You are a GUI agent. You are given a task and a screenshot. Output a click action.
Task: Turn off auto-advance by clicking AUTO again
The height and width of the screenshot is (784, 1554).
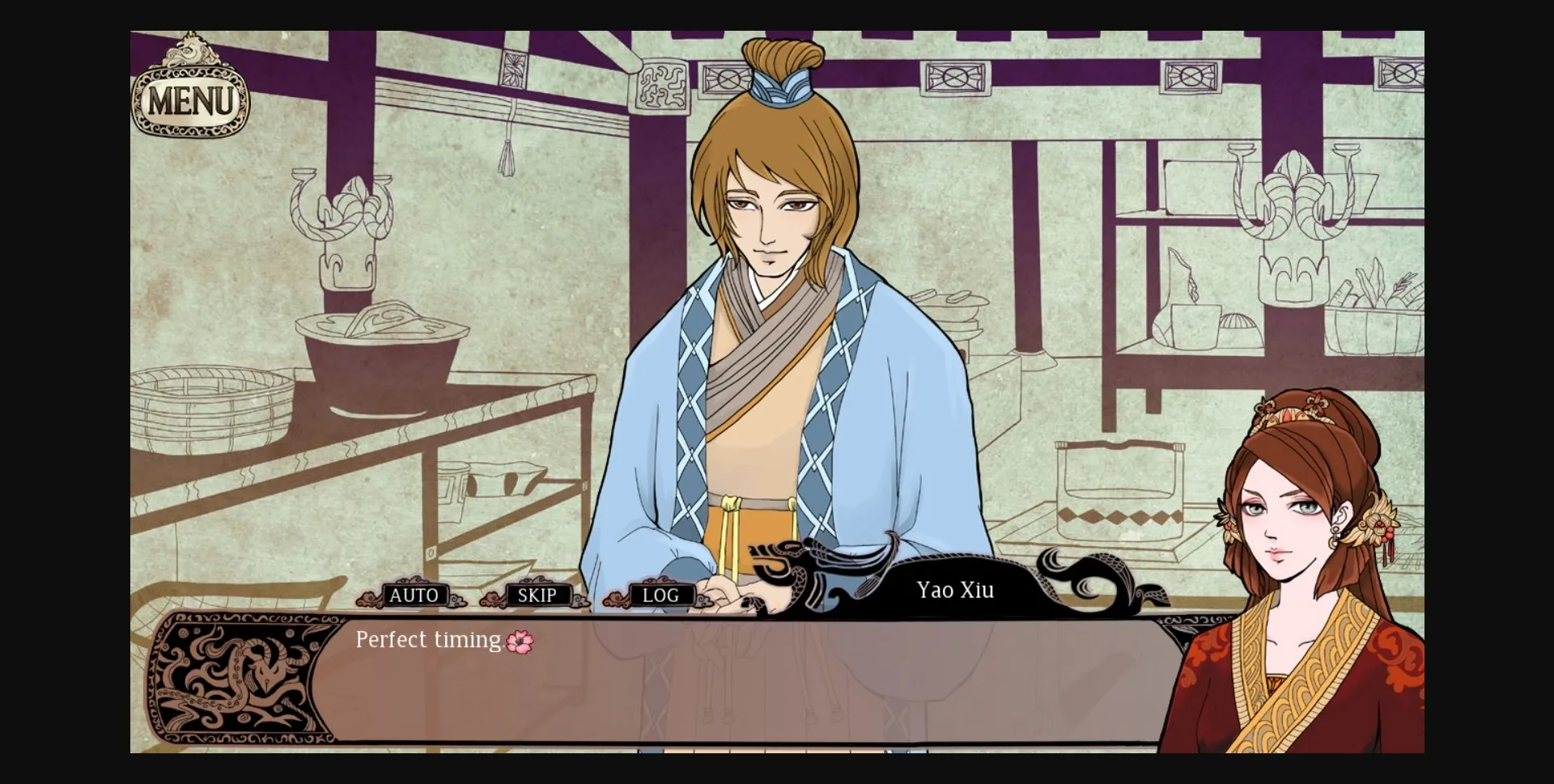(414, 595)
